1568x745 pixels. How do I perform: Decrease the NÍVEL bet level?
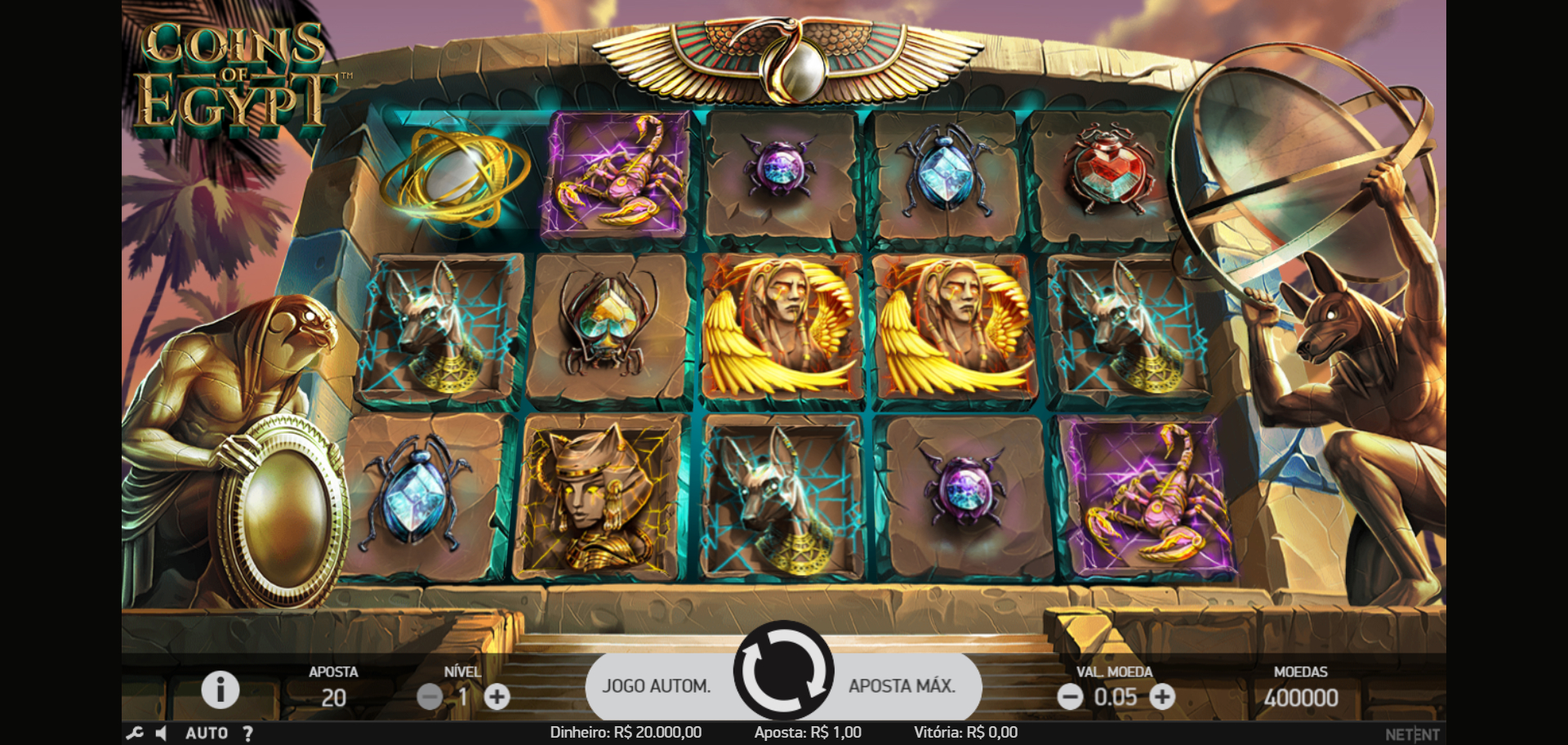pyautogui.click(x=430, y=697)
